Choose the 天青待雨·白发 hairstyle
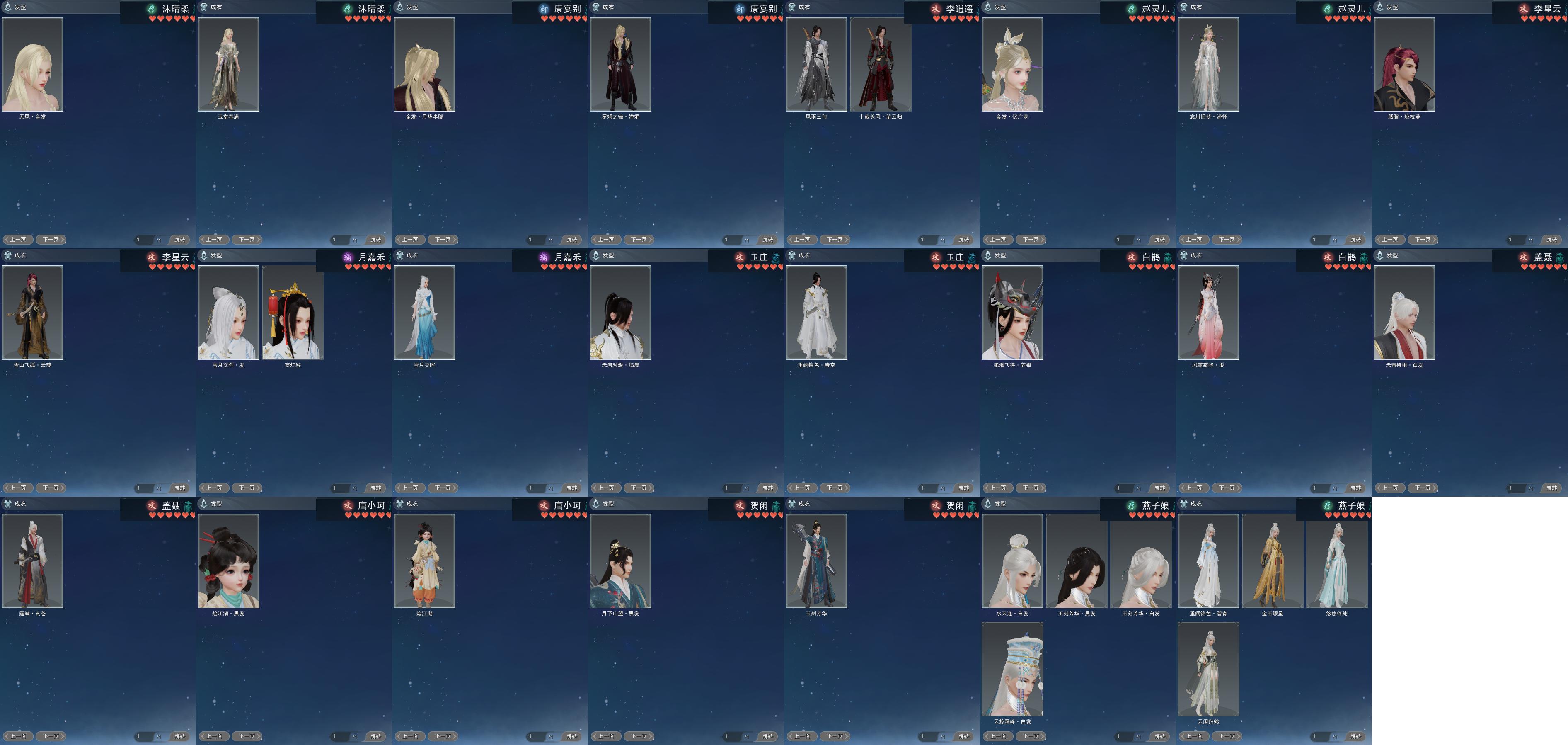Image resolution: width=1568 pixels, height=745 pixels. [1404, 313]
